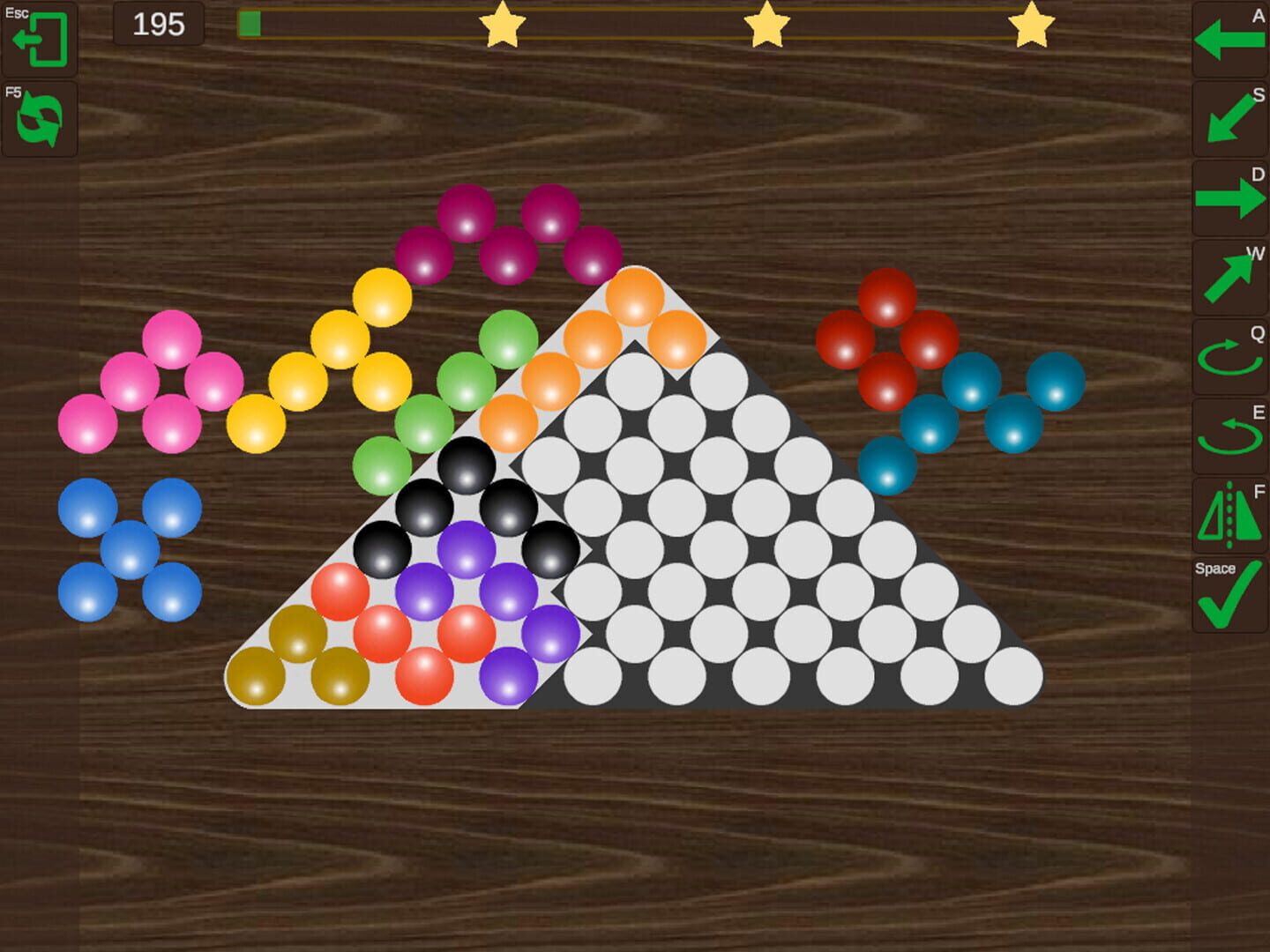Rotate the piece counterclockwise with E icon
The width and height of the screenshot is (1270, 952).
[1229, 435]
